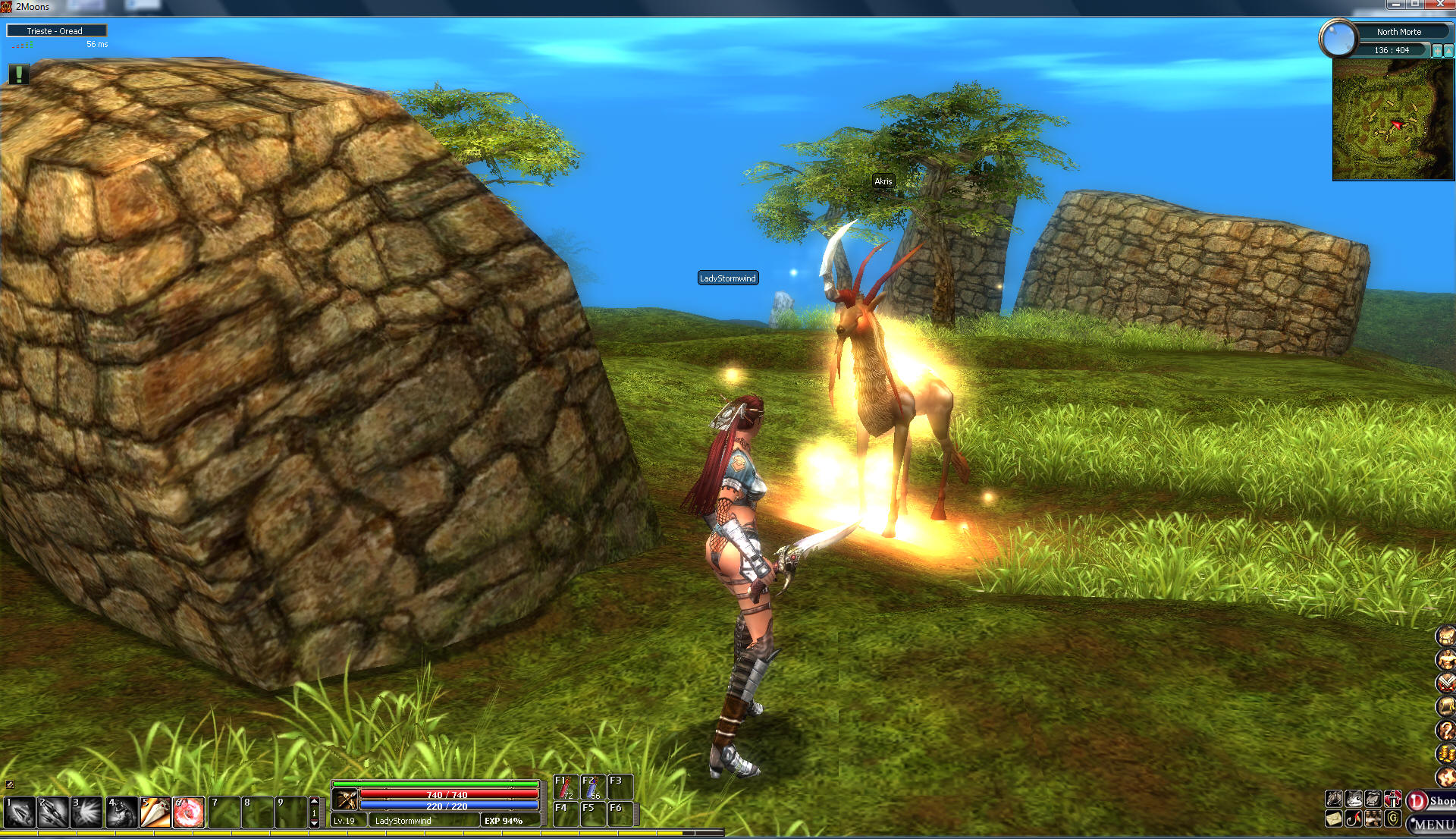
Task: Click the North Morte minimap
Action: [x=1393, y=120]
